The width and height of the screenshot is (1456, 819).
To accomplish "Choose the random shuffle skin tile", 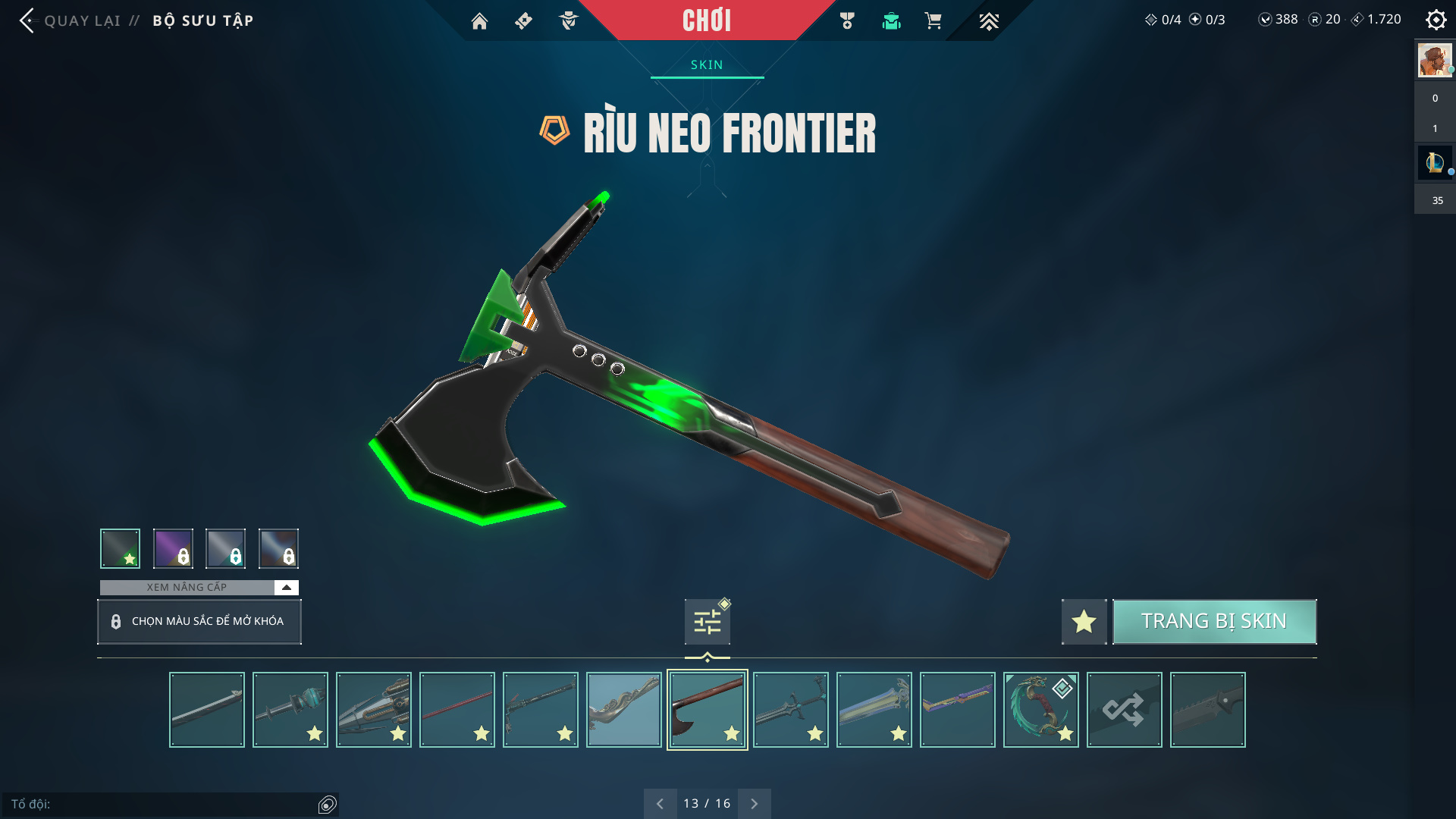I will pyautogui.click(x=1124, y=710).
